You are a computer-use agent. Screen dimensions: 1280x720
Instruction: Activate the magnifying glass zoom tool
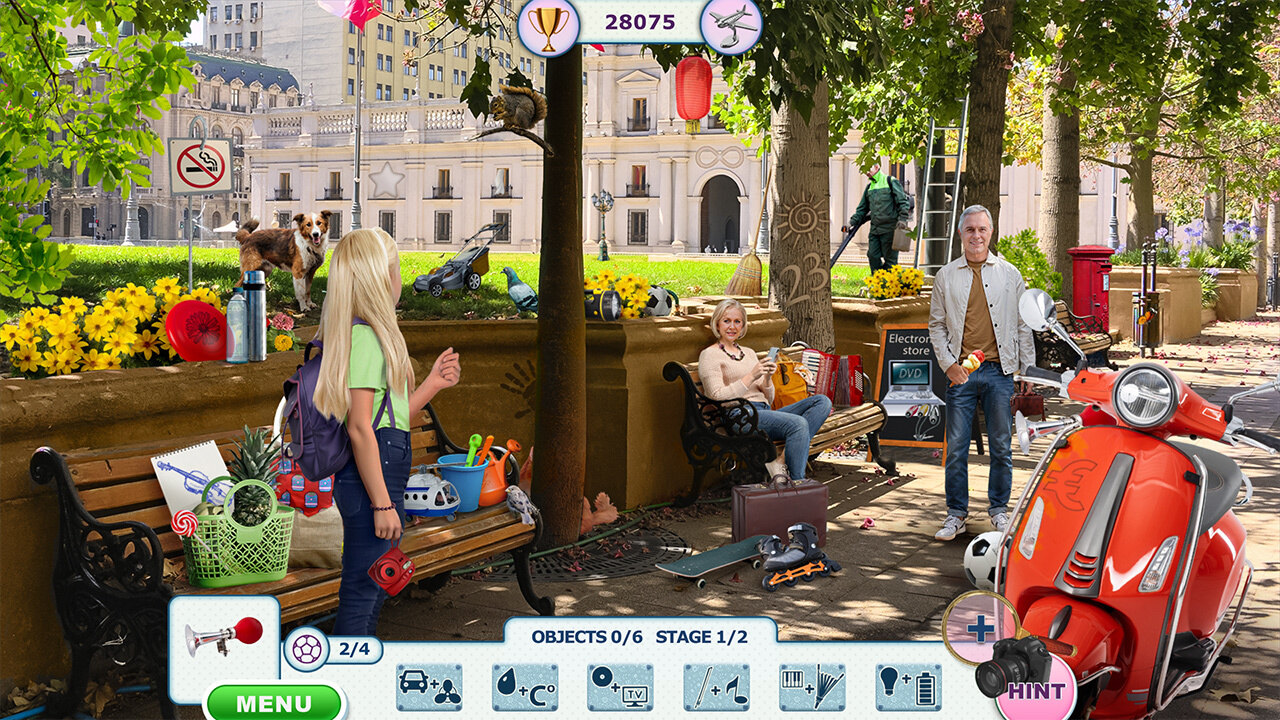coord(979,628)
